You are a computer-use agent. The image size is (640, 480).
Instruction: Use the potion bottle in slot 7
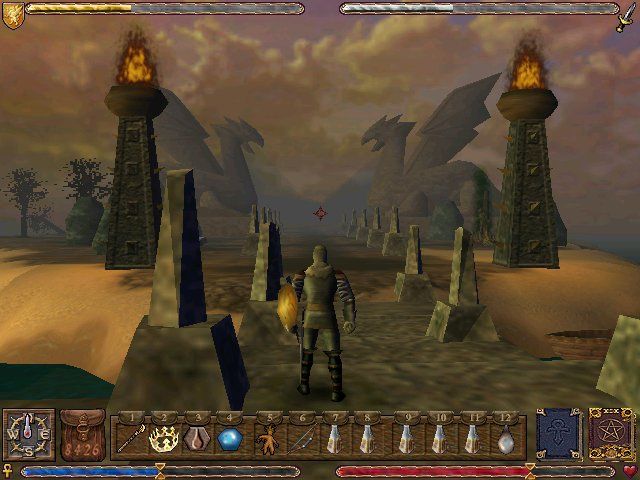pos(337,438)
